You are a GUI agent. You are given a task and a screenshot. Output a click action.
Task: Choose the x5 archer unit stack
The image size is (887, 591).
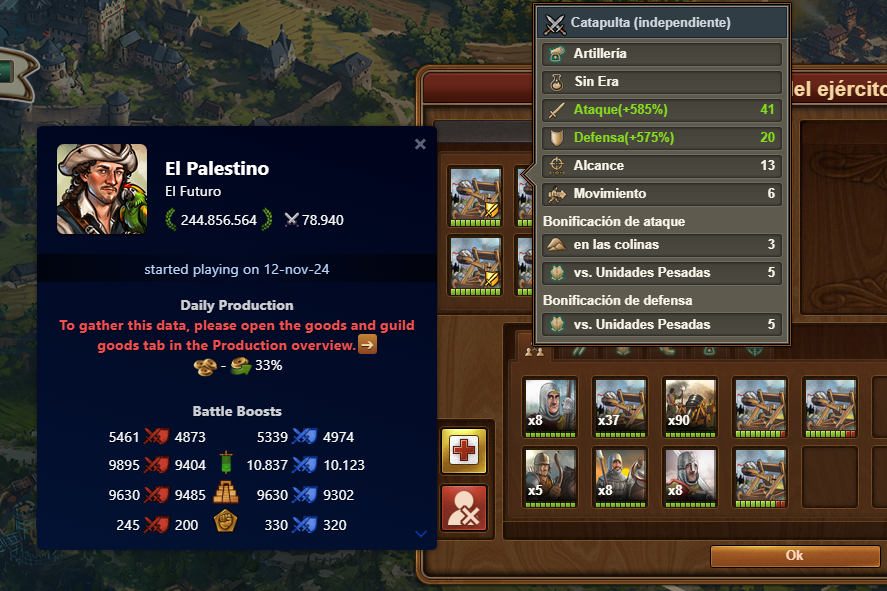(550, 474)
